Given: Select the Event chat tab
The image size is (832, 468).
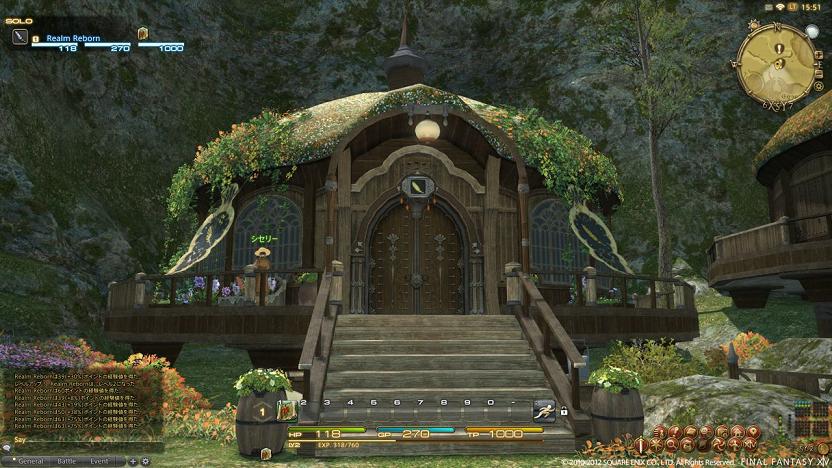Looking at the screenshot, I should 99,461.
